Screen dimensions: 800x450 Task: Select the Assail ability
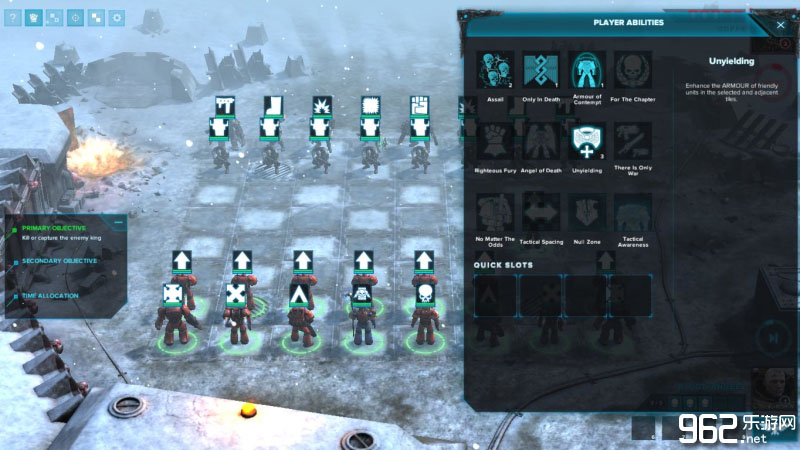tap(495, 71)
